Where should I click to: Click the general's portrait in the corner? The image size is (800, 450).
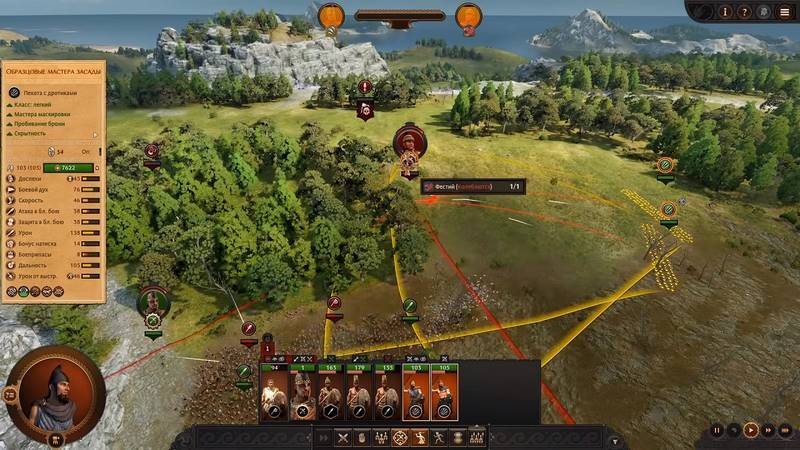(55, 394)
